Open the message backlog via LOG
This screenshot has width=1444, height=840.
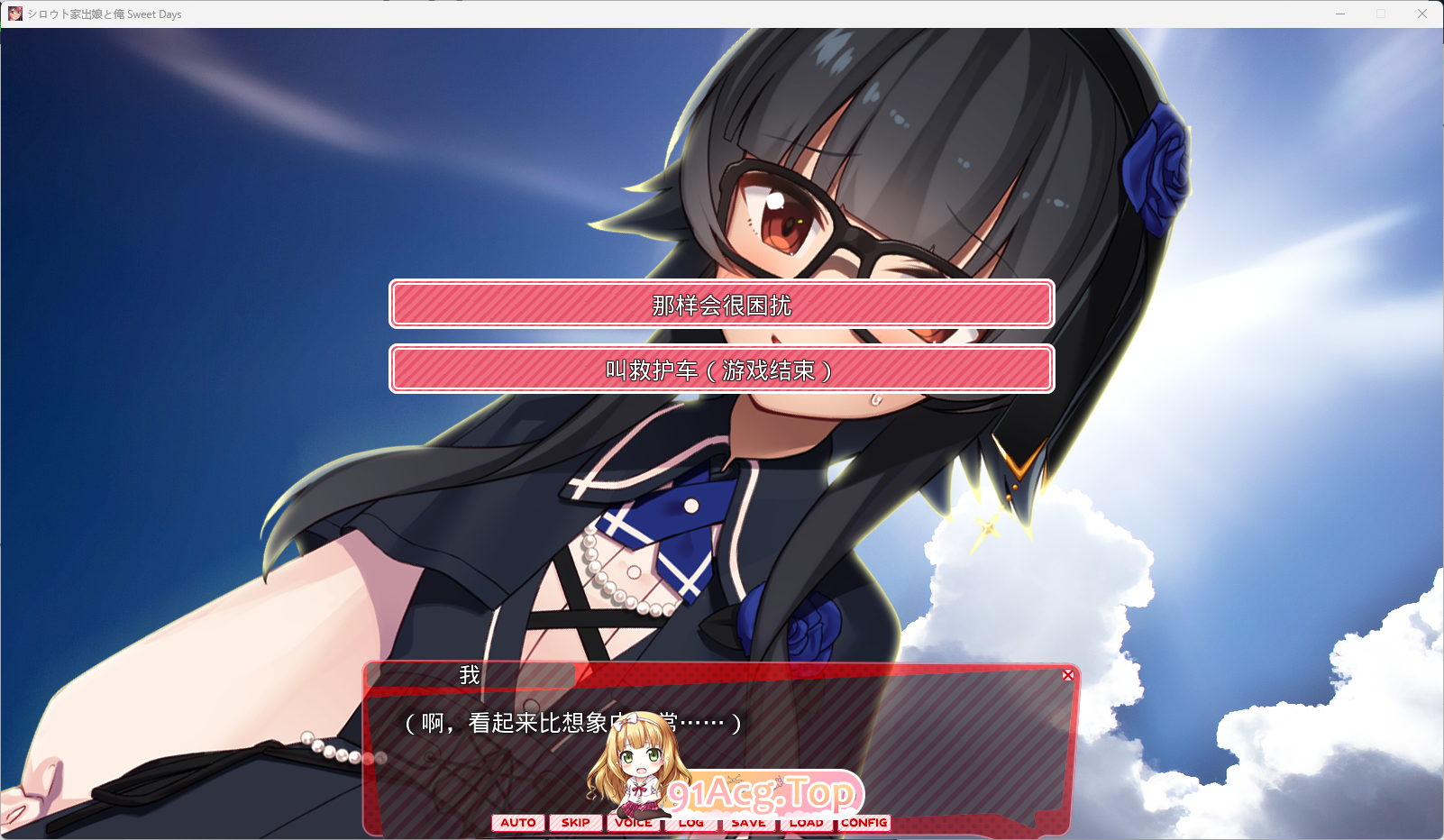[x=691, y=822]
